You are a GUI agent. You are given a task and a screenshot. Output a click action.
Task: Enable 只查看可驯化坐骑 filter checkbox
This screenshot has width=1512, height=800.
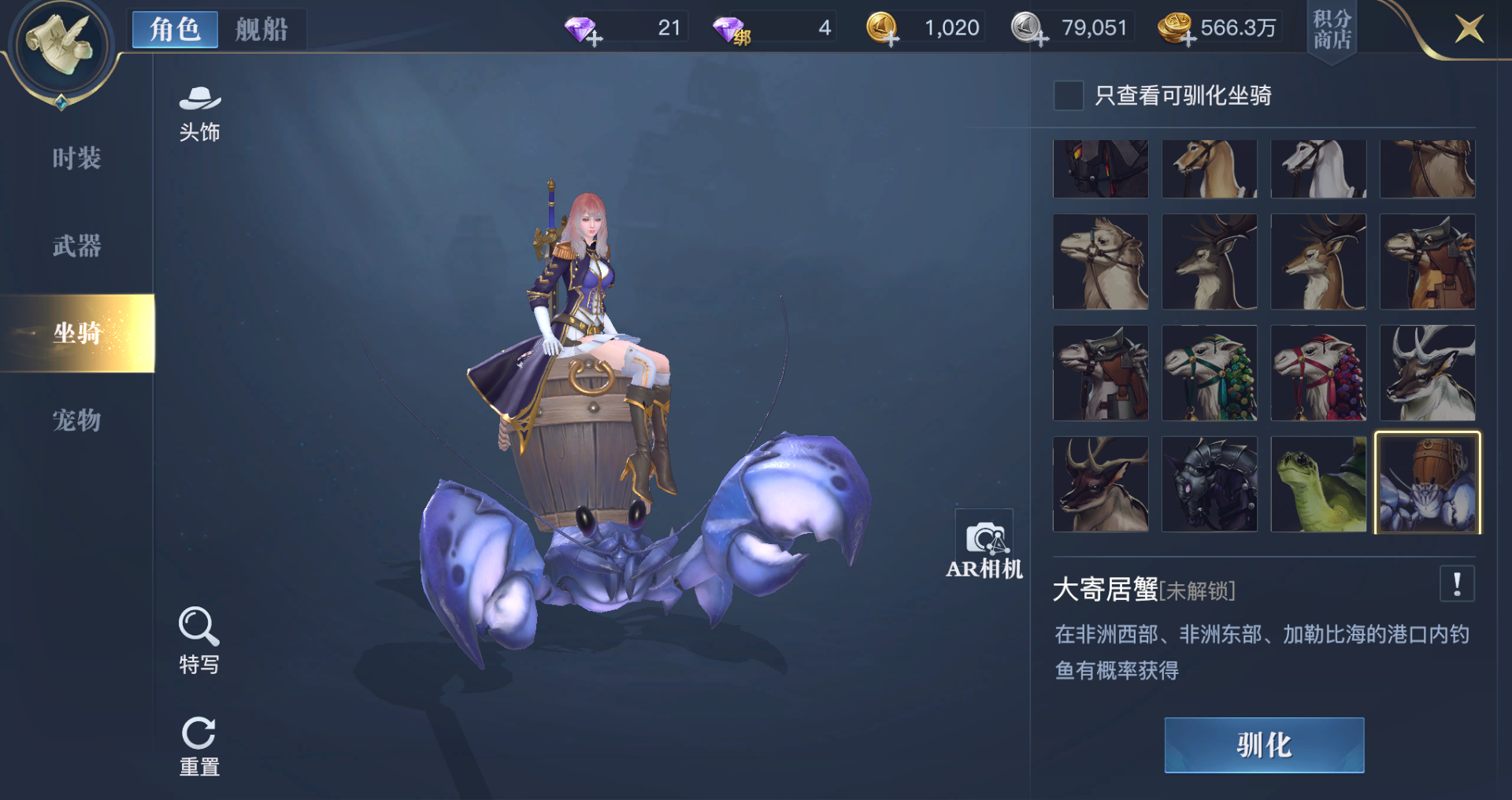(1068, 95)
